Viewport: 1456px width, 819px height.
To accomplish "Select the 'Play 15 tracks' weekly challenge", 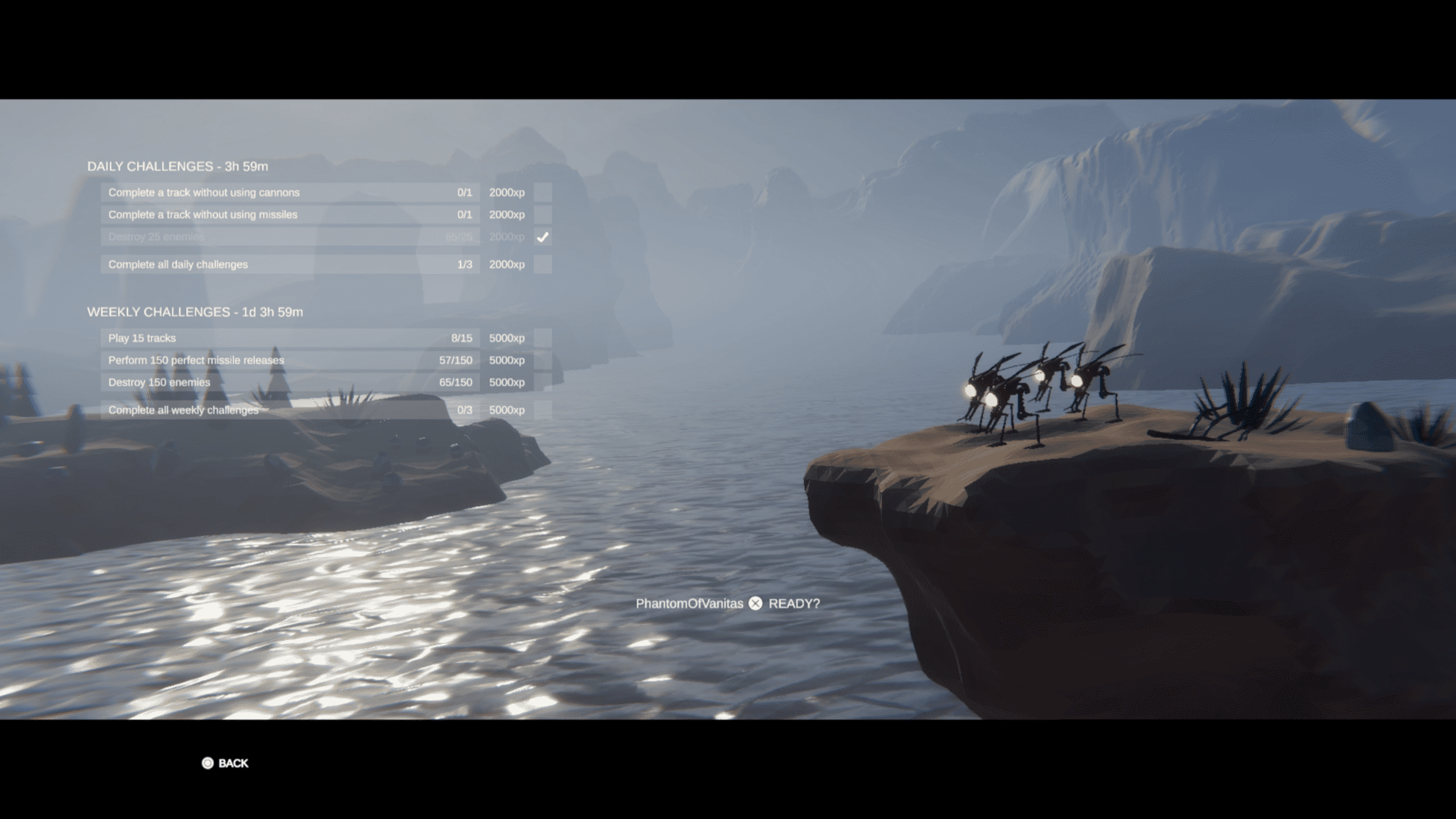I will tap(290, 338).
